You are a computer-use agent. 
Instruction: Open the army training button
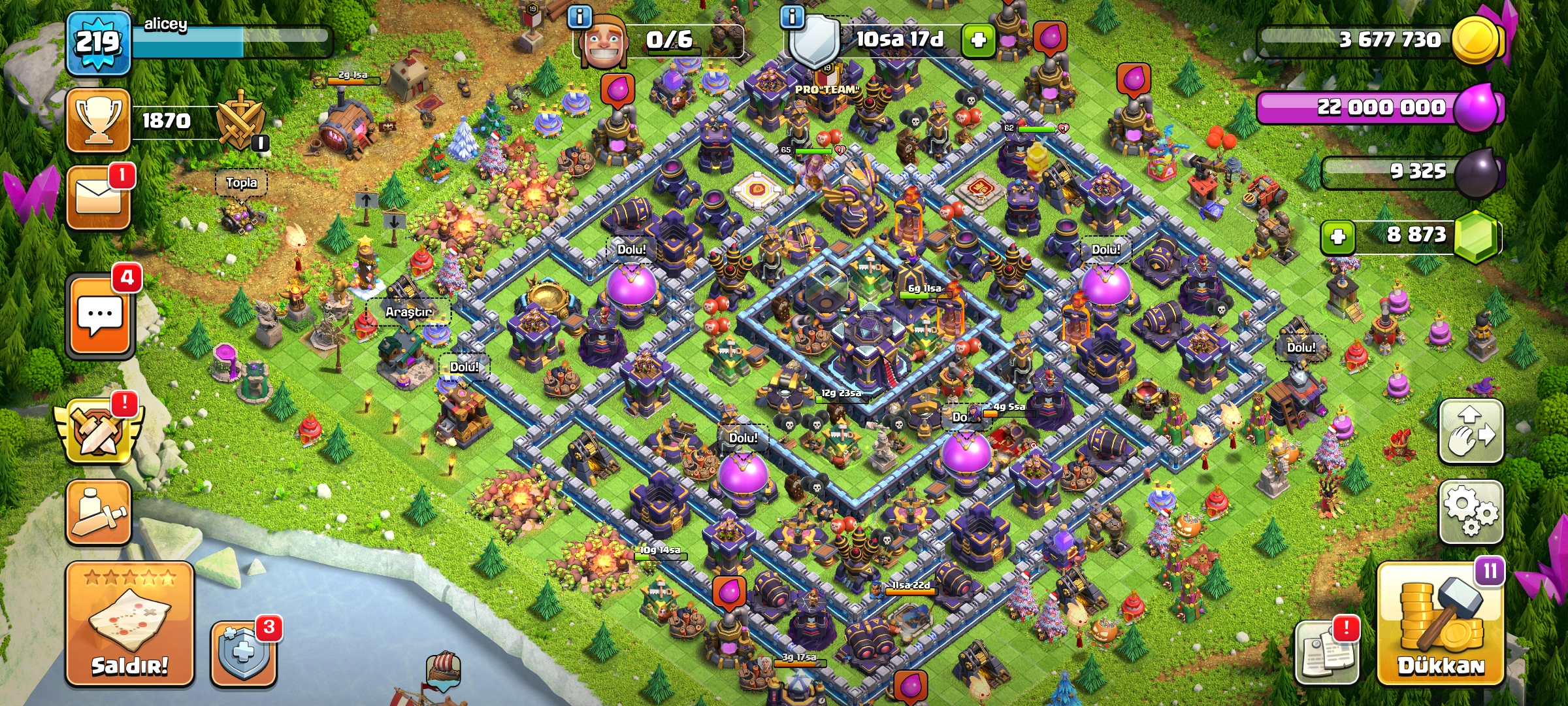tap(99, 513)
